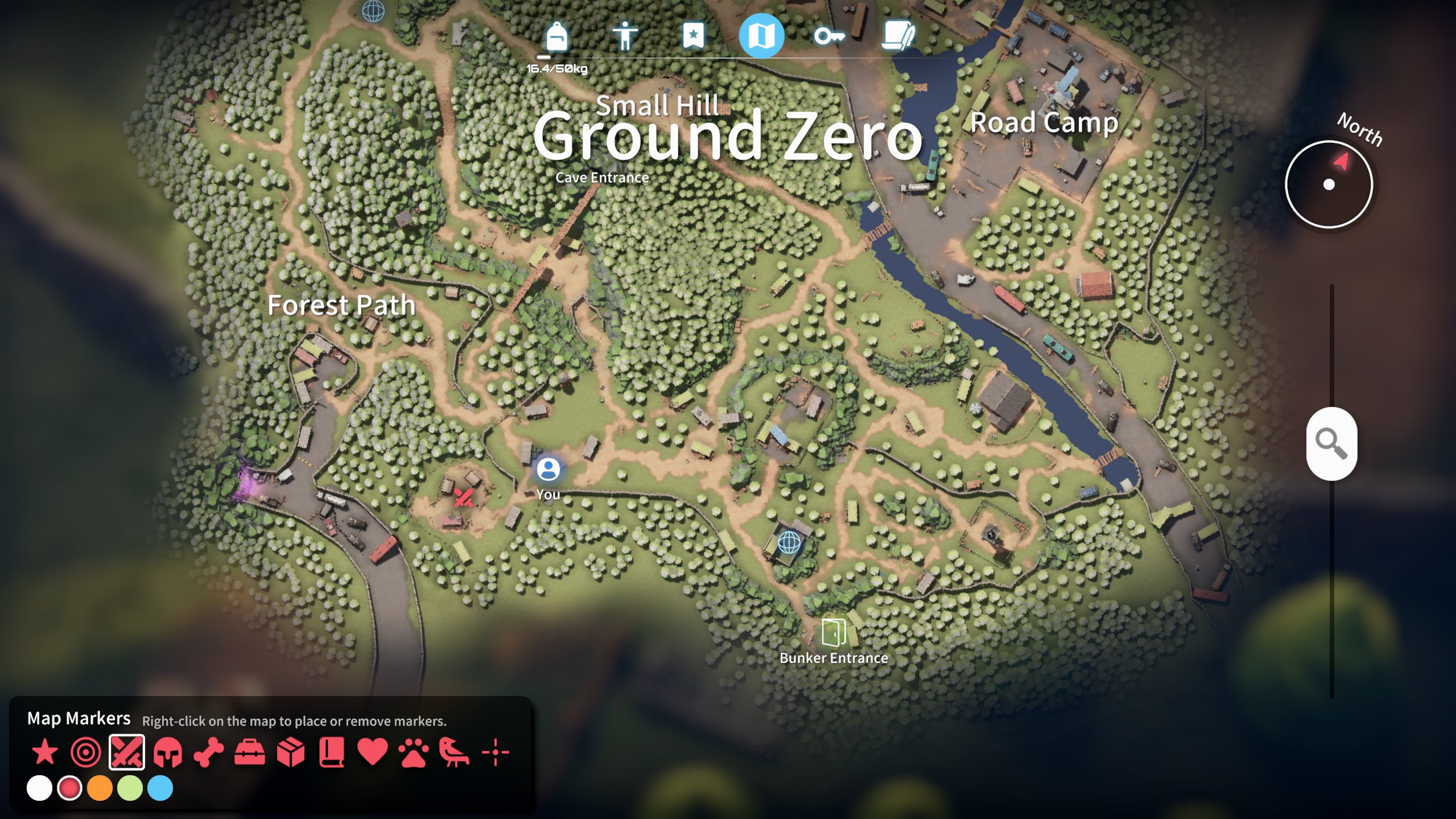This screenshot has width=1456, height=819.
Task: Set marker color to blue
Action: [x=160, y=788]
